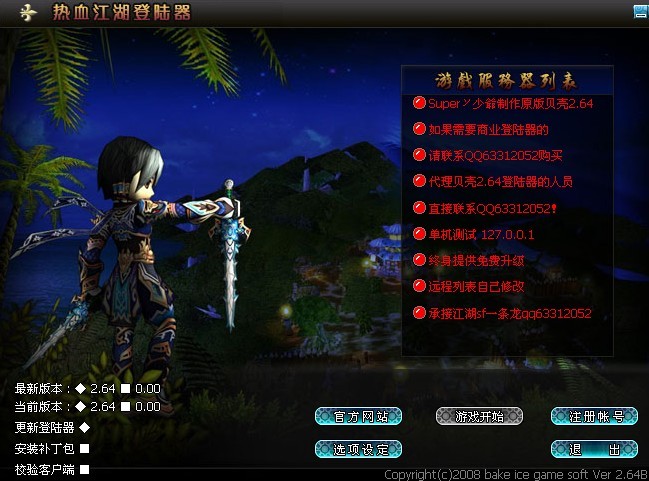The image size is (649, 481).
Task: Select the 如果需要商业登陆器的 list row
Action: tap(488, 129)
